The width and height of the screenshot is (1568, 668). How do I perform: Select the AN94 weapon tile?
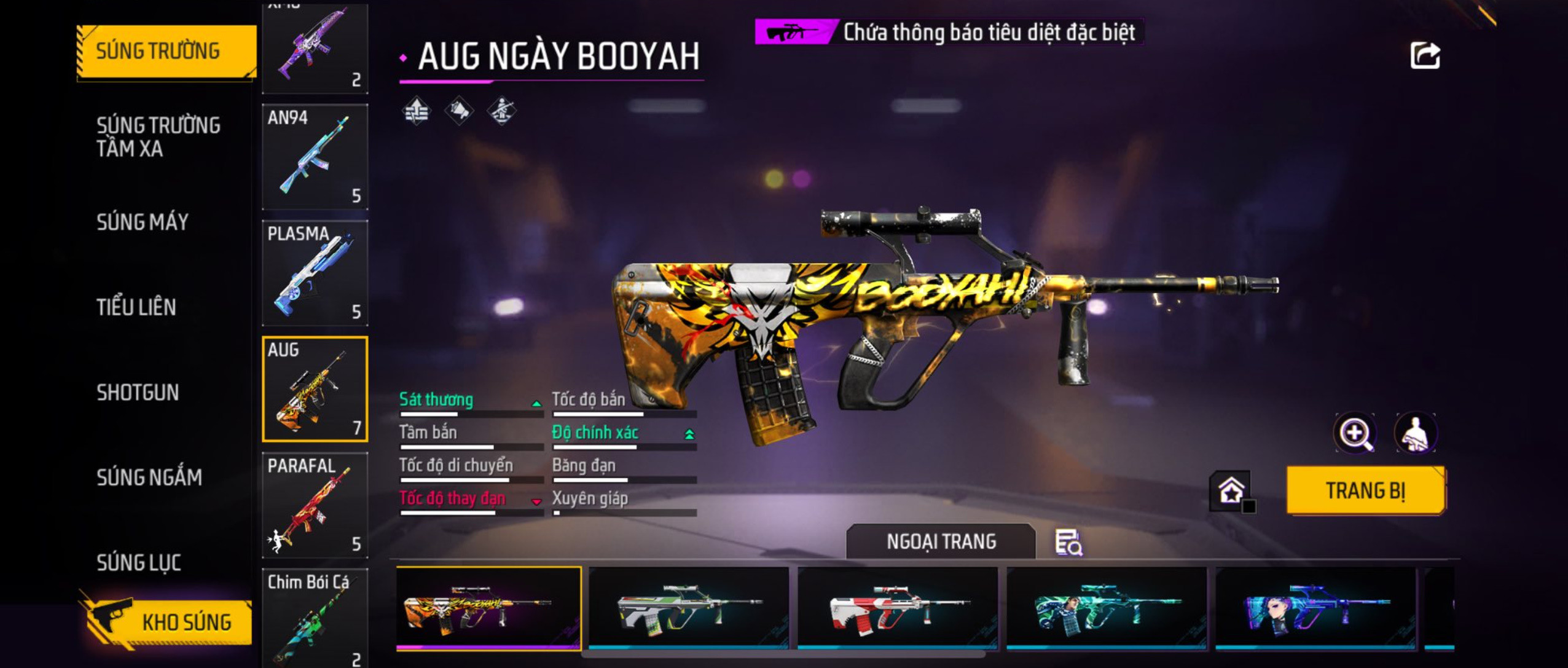tap(315, 157)
